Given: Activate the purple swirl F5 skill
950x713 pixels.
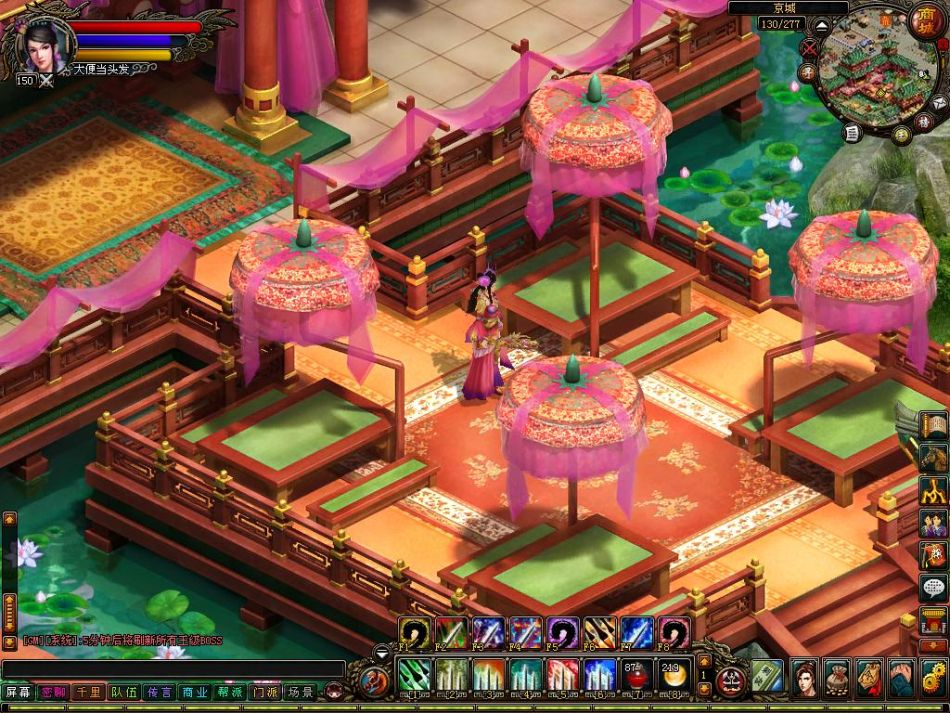Looking at the screenshot, I should (x=561, y=633).
